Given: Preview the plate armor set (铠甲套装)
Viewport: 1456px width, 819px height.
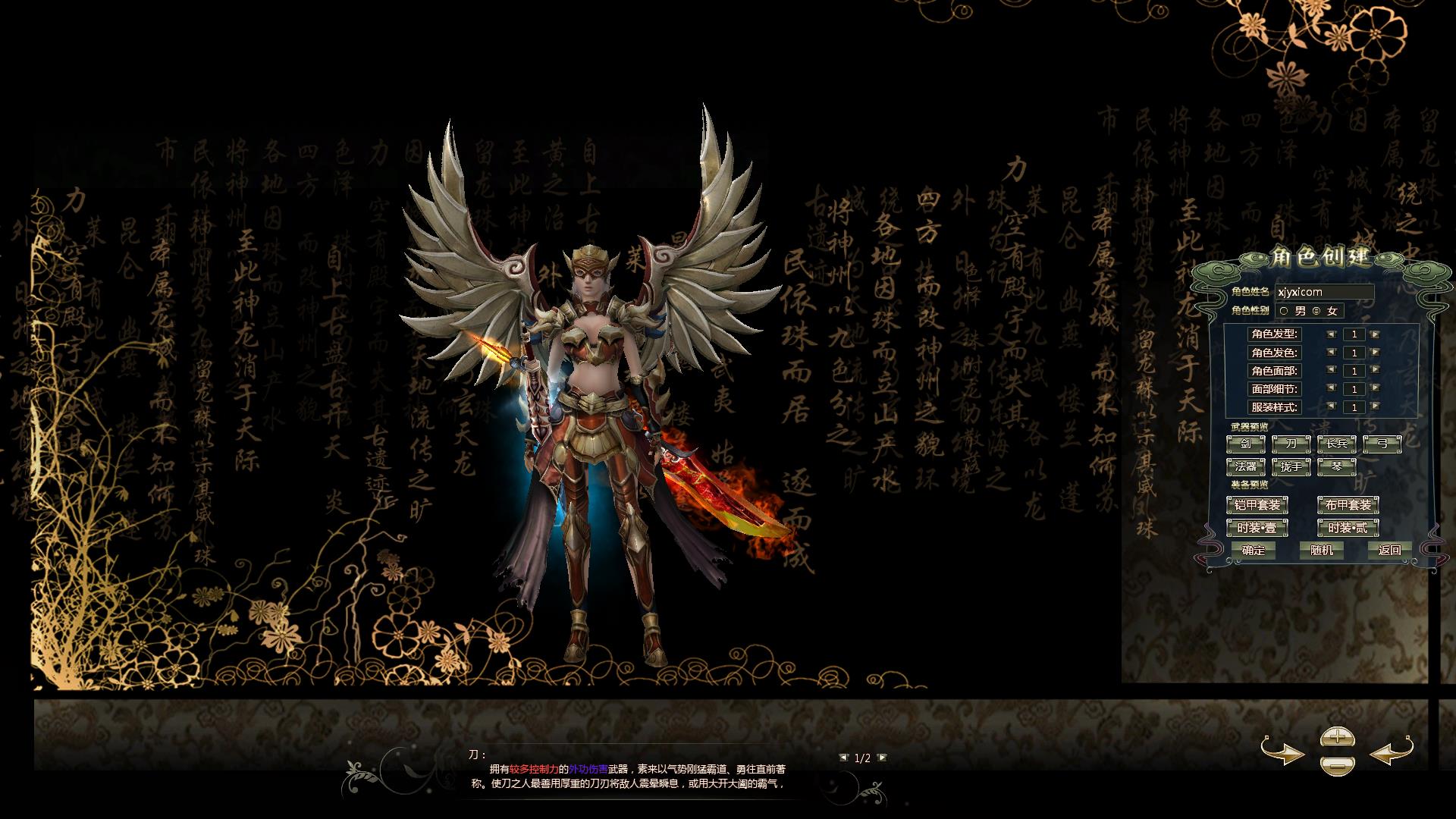Looking at the screenshot, I should pos(1257,505).
